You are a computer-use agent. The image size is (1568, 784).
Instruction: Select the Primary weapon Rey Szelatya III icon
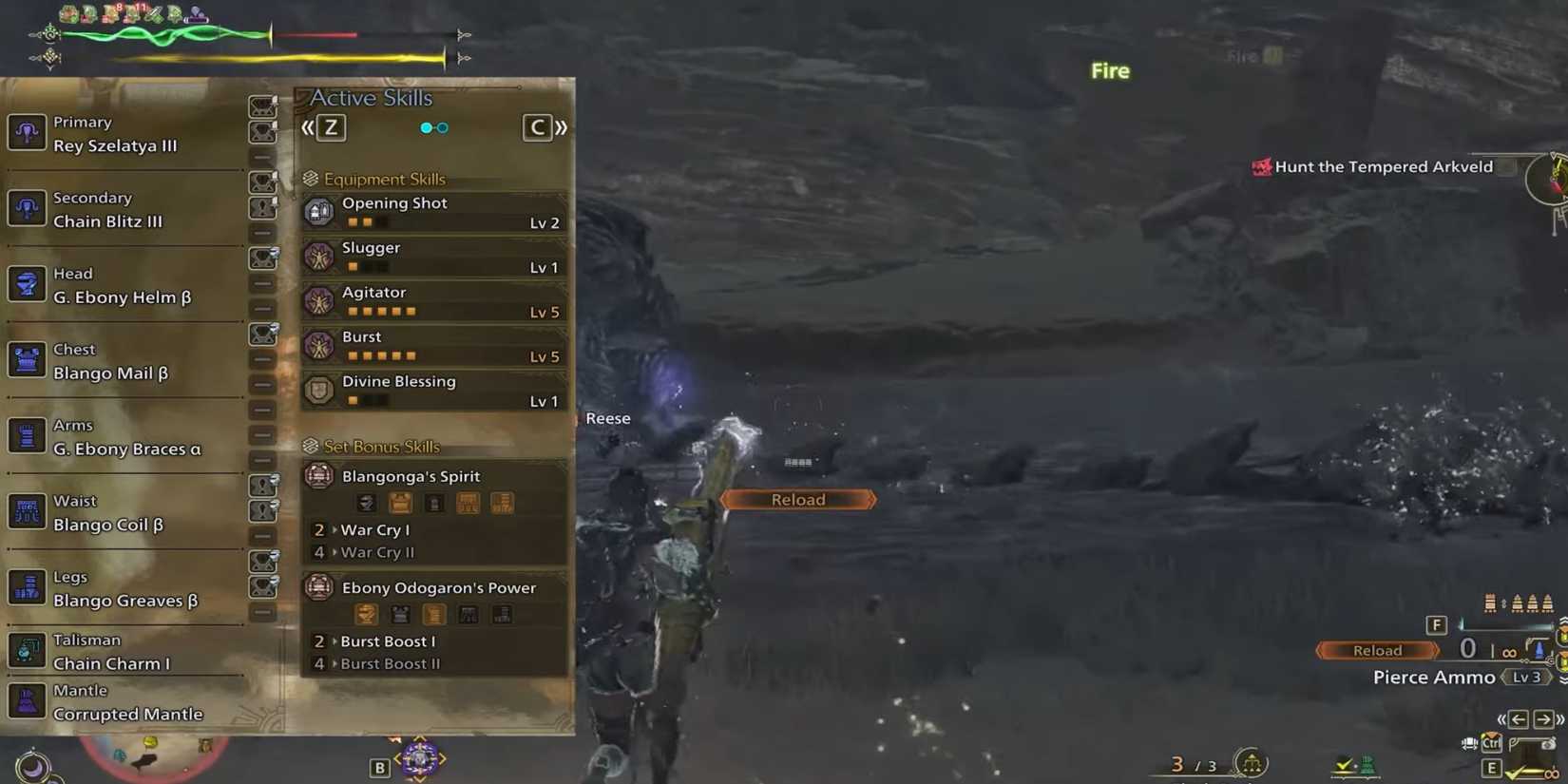coord(27,132)
